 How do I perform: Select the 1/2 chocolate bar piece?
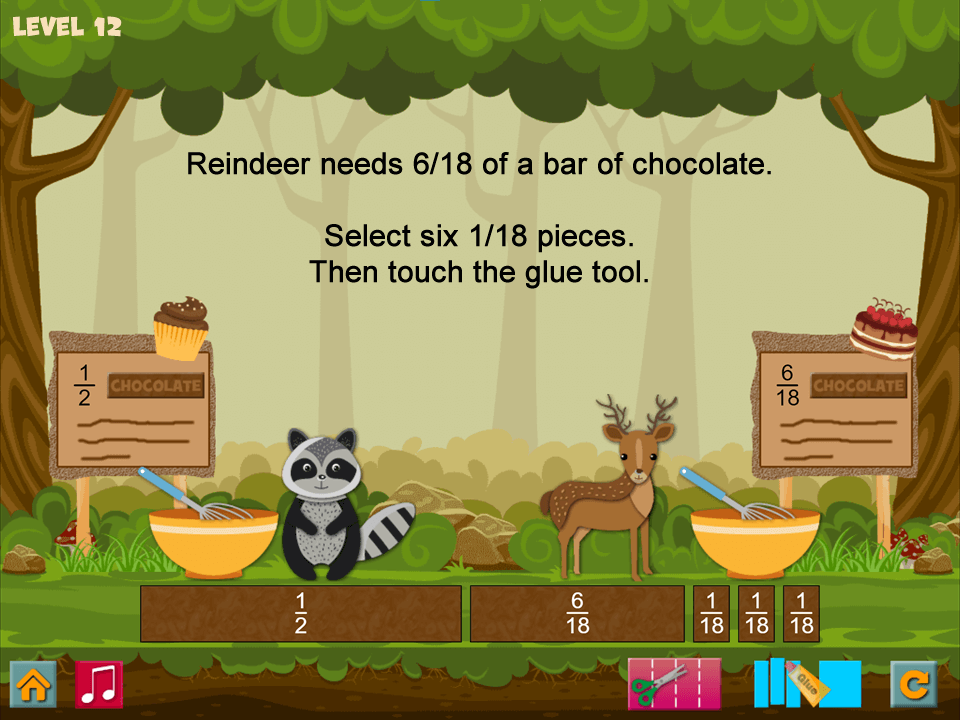(x=300, y=613)
